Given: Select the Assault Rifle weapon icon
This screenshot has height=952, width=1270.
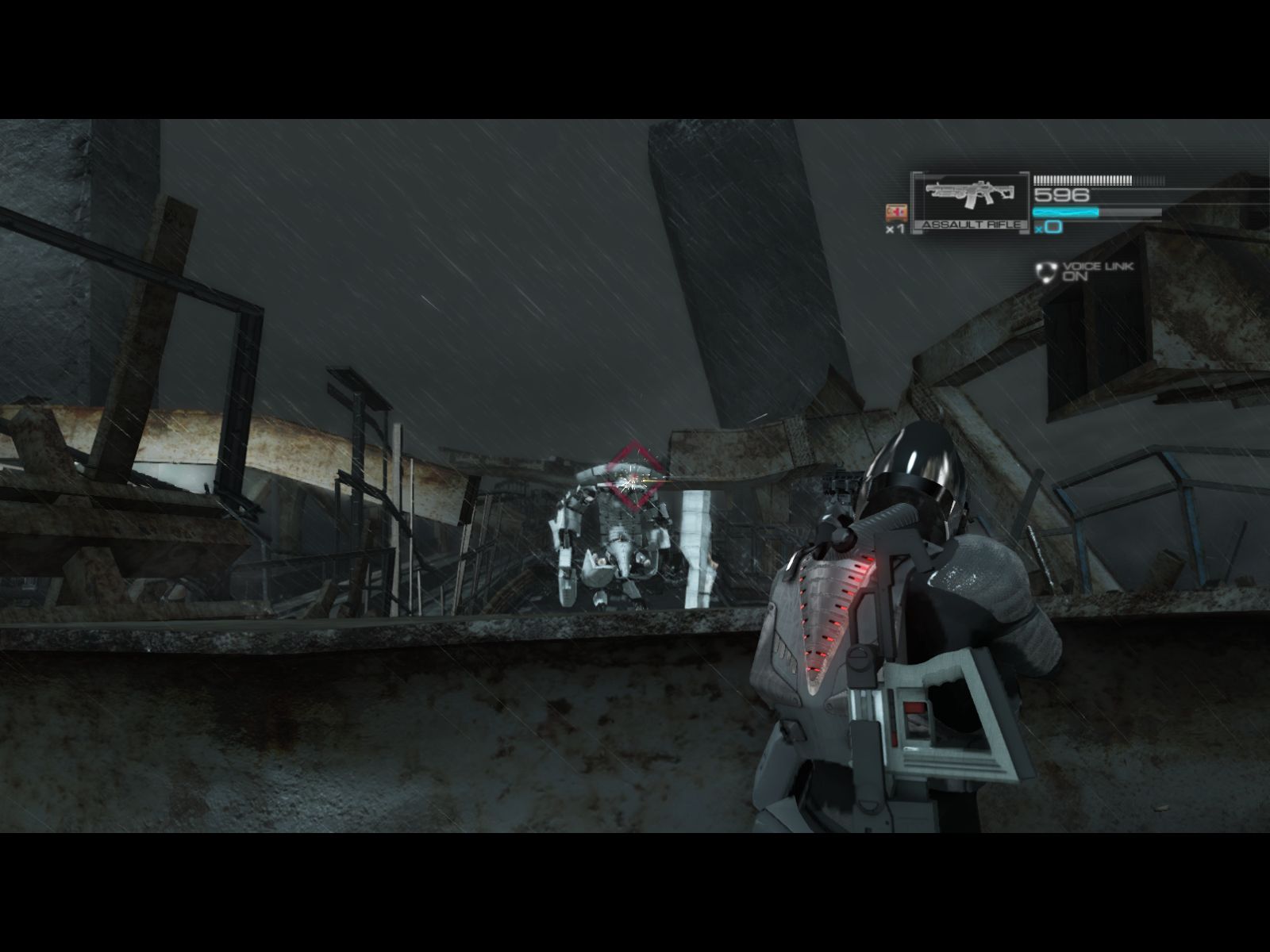Looking at the screenshot, I should (x=970, y=198).
